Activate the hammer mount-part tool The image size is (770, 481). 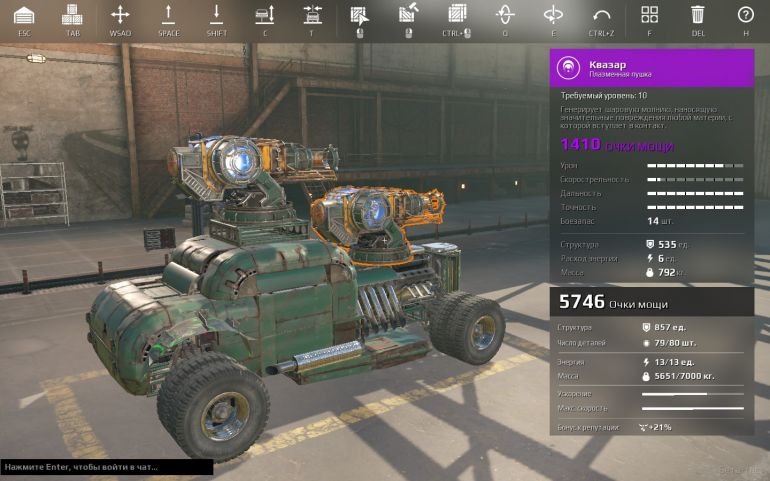pos(408,15)
